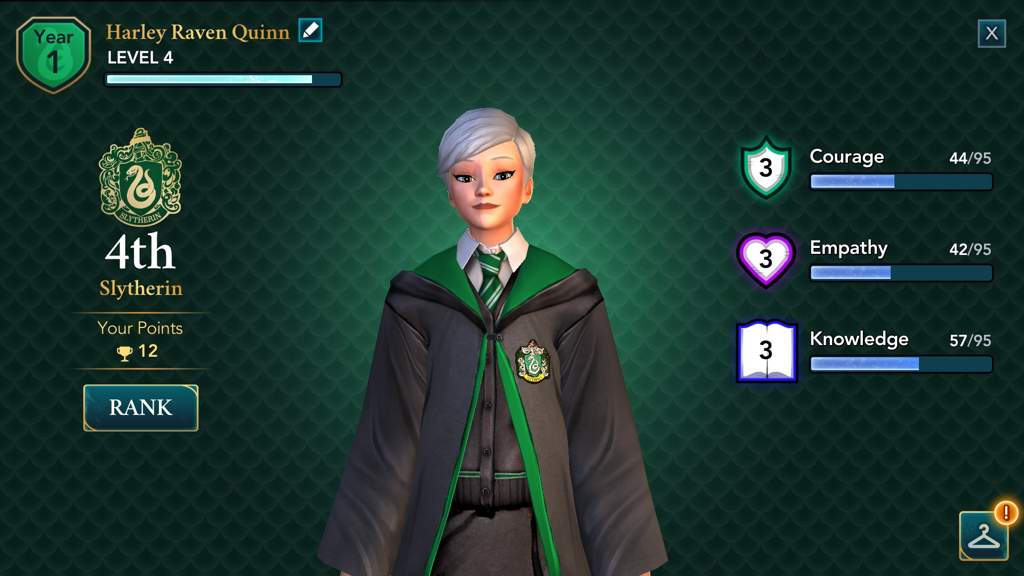This screenshot has width=1024, height=576.
Task: Tap the Empathy heart attribute icon
Action: pos(766,259)
